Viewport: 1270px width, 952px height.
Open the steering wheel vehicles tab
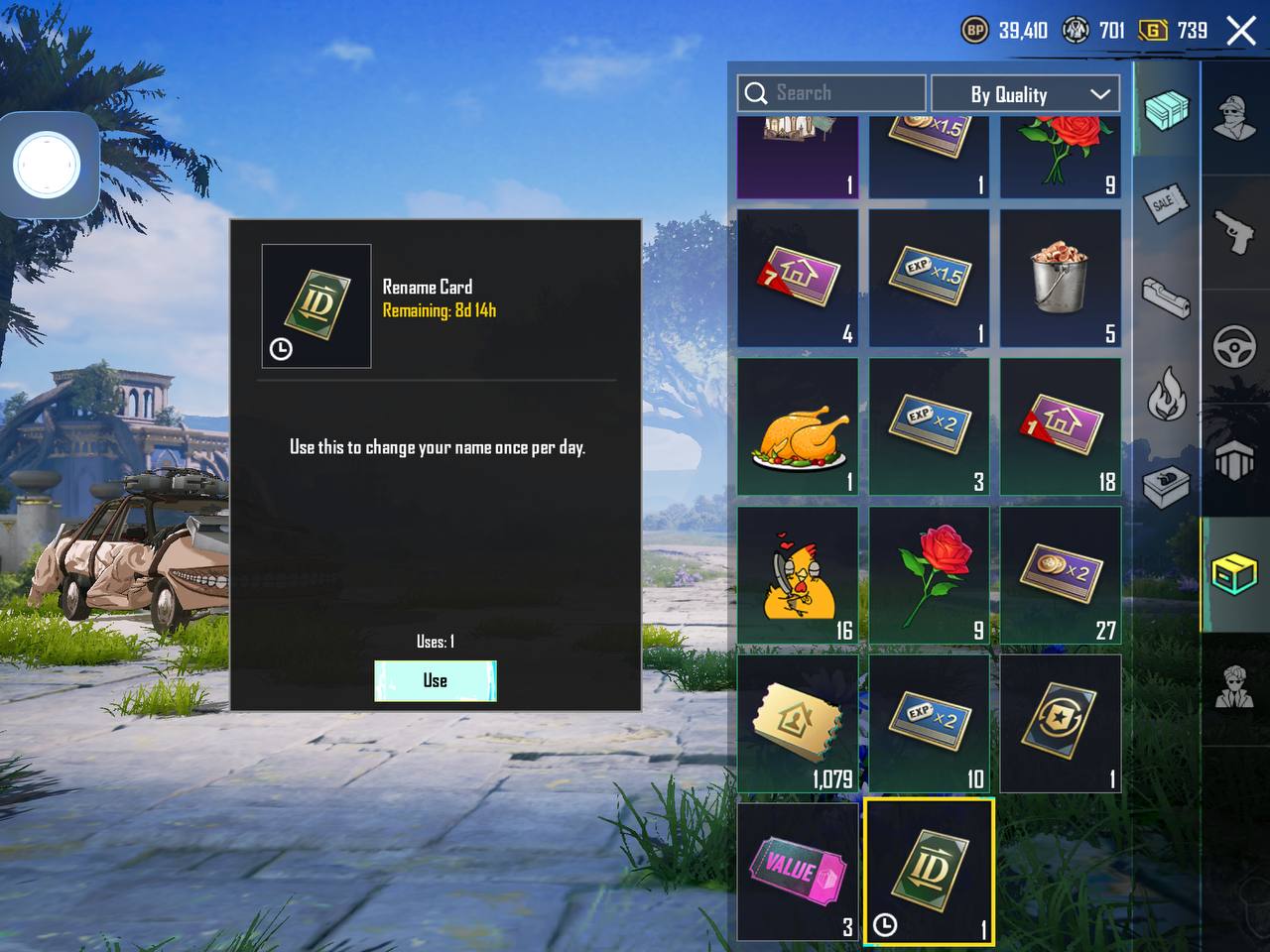[x=1235, y=347]
